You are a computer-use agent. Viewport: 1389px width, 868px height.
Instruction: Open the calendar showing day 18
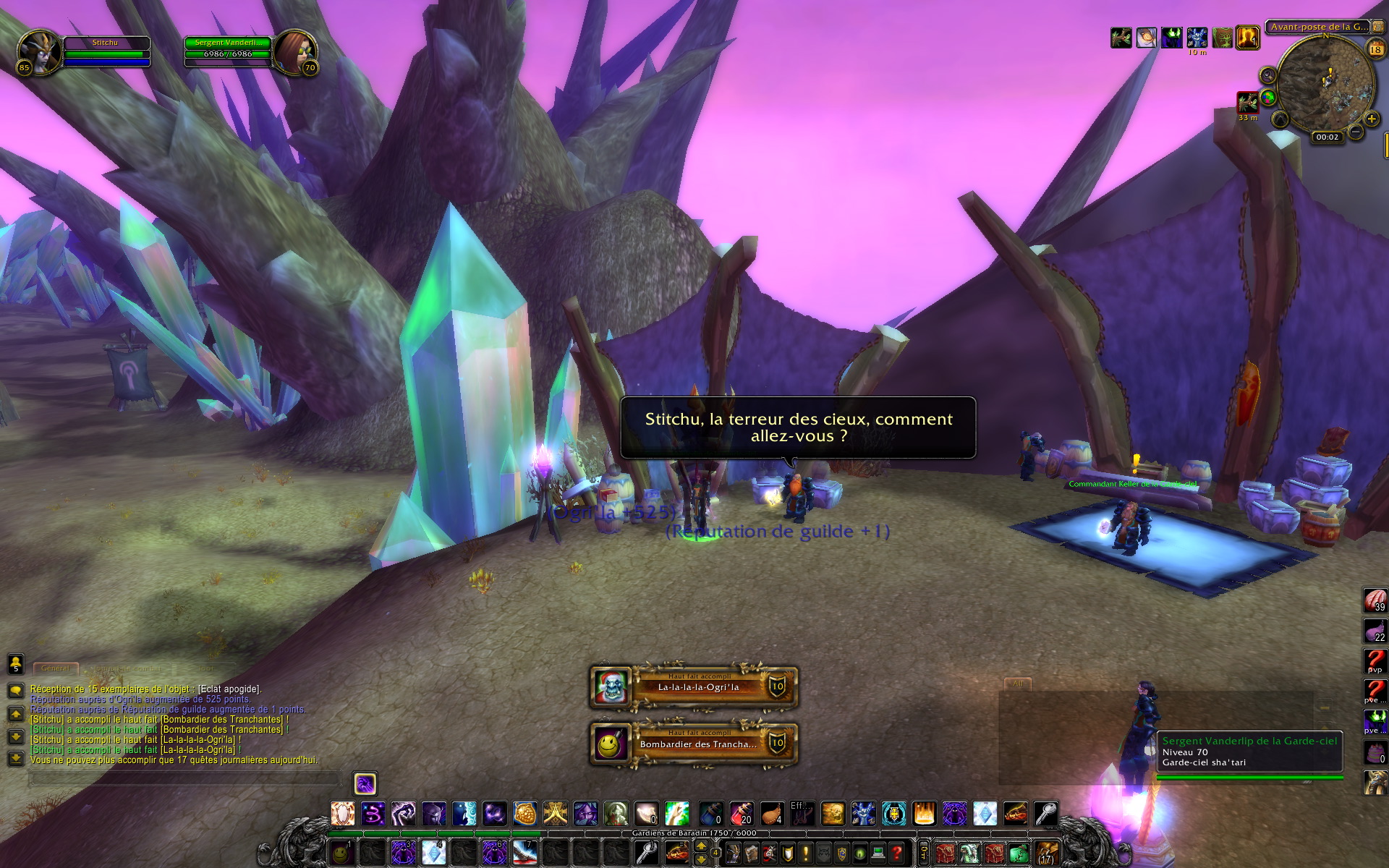pyautogui.click(x=1375, y=49)
